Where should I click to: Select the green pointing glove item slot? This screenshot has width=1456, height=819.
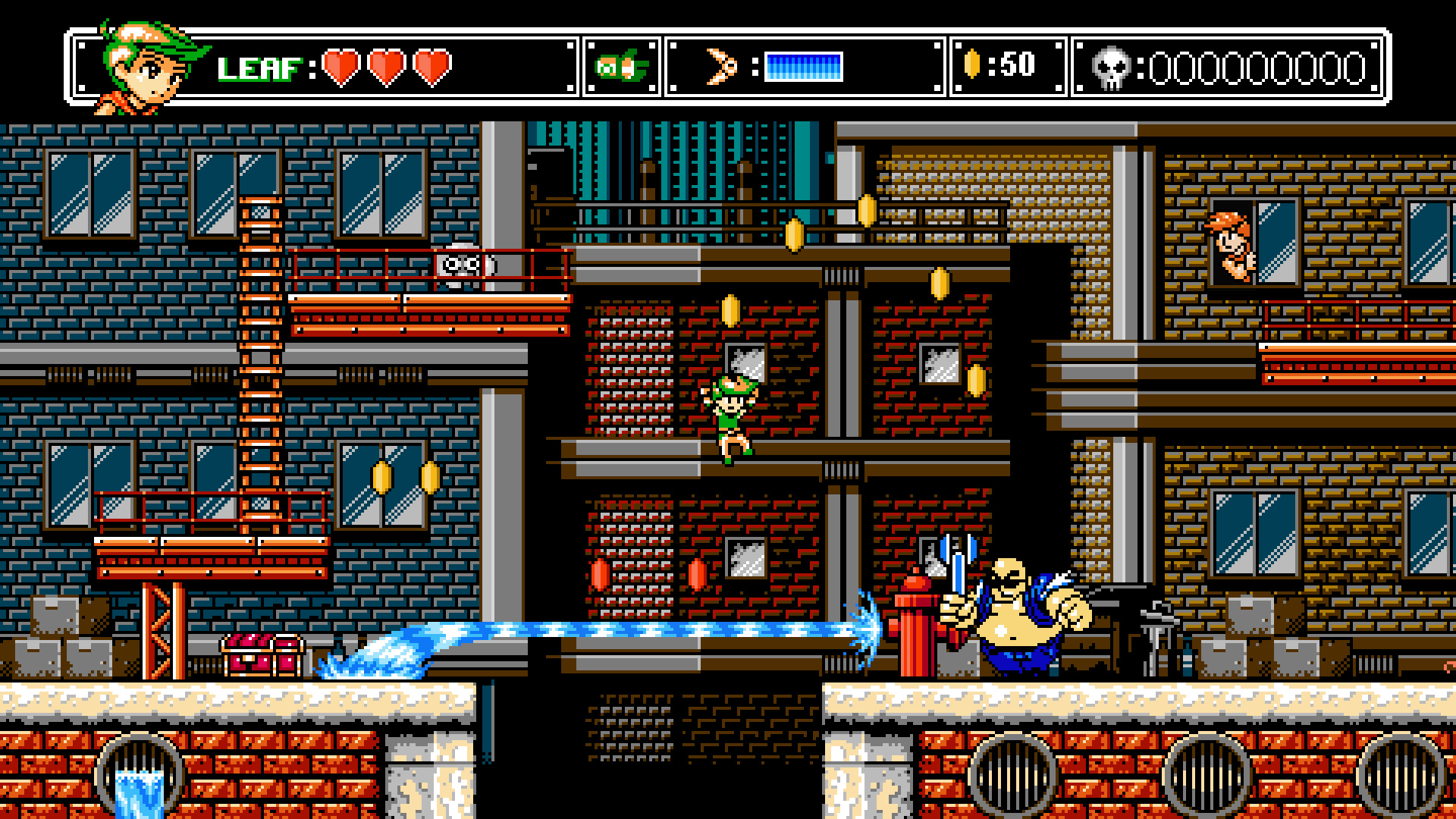pos(622,67)
